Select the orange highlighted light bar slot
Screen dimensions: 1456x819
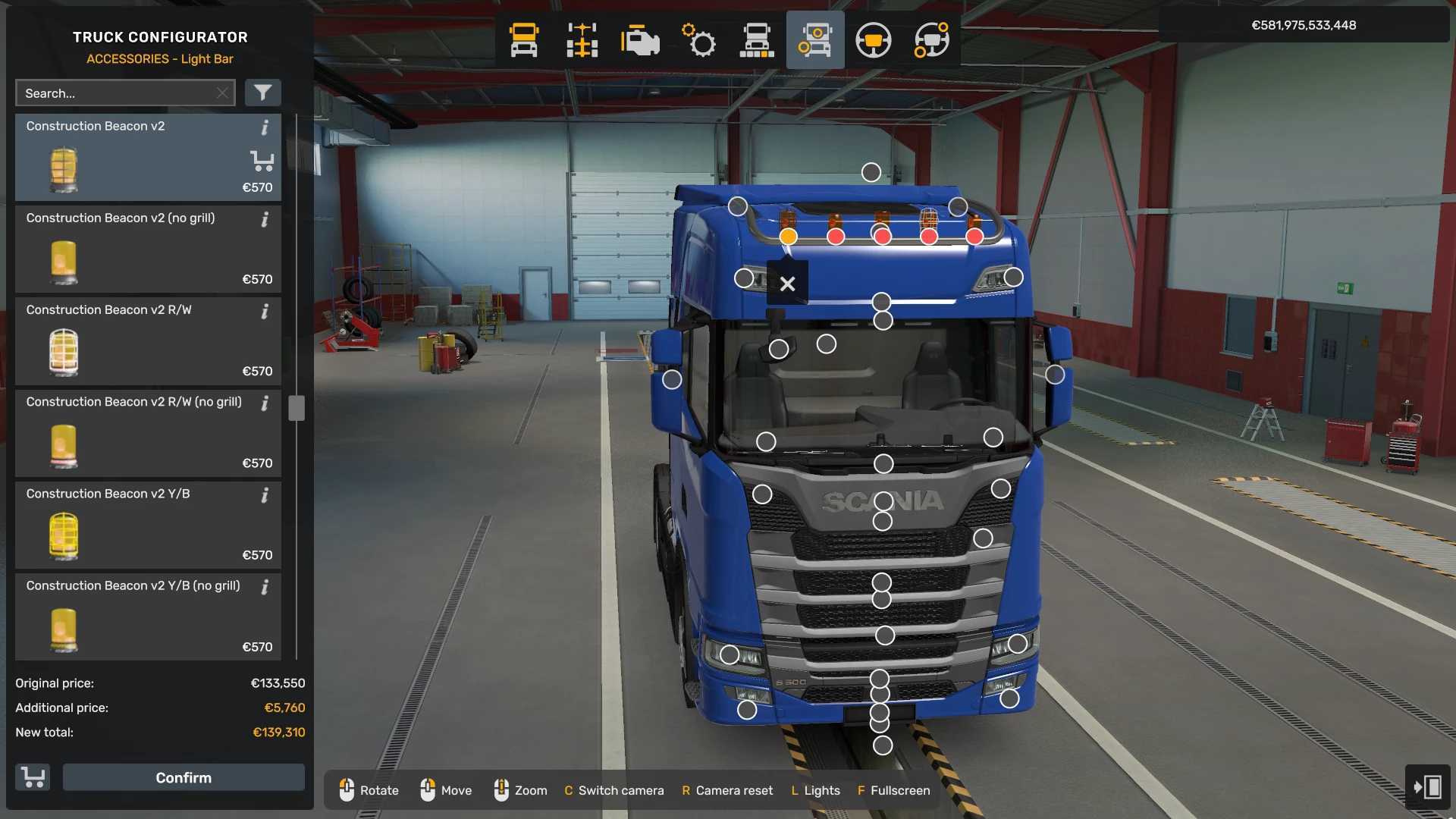pyautogui.click(x=789, y=237)
